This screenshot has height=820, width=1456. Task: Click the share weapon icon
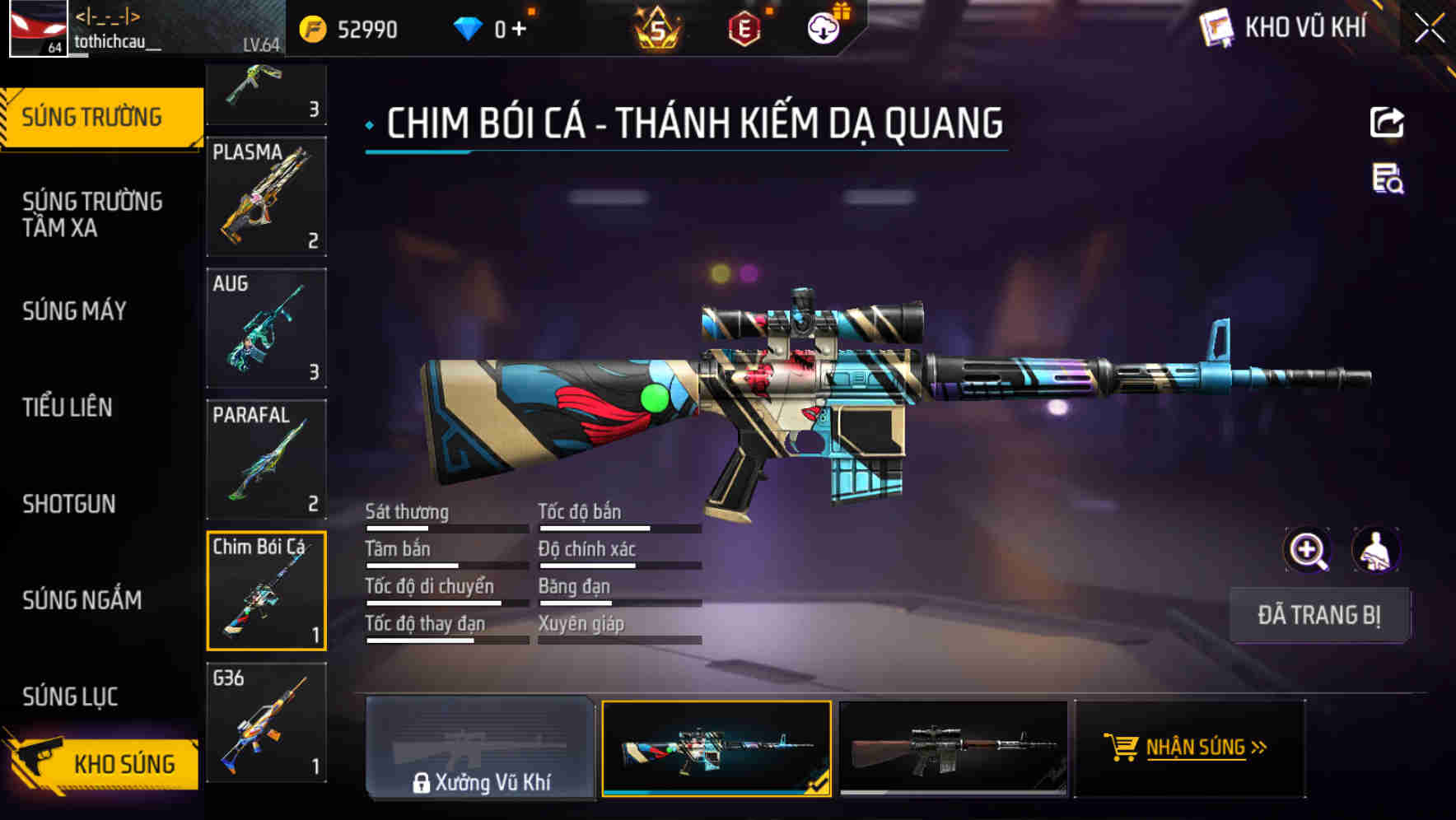click(1387, 122)
